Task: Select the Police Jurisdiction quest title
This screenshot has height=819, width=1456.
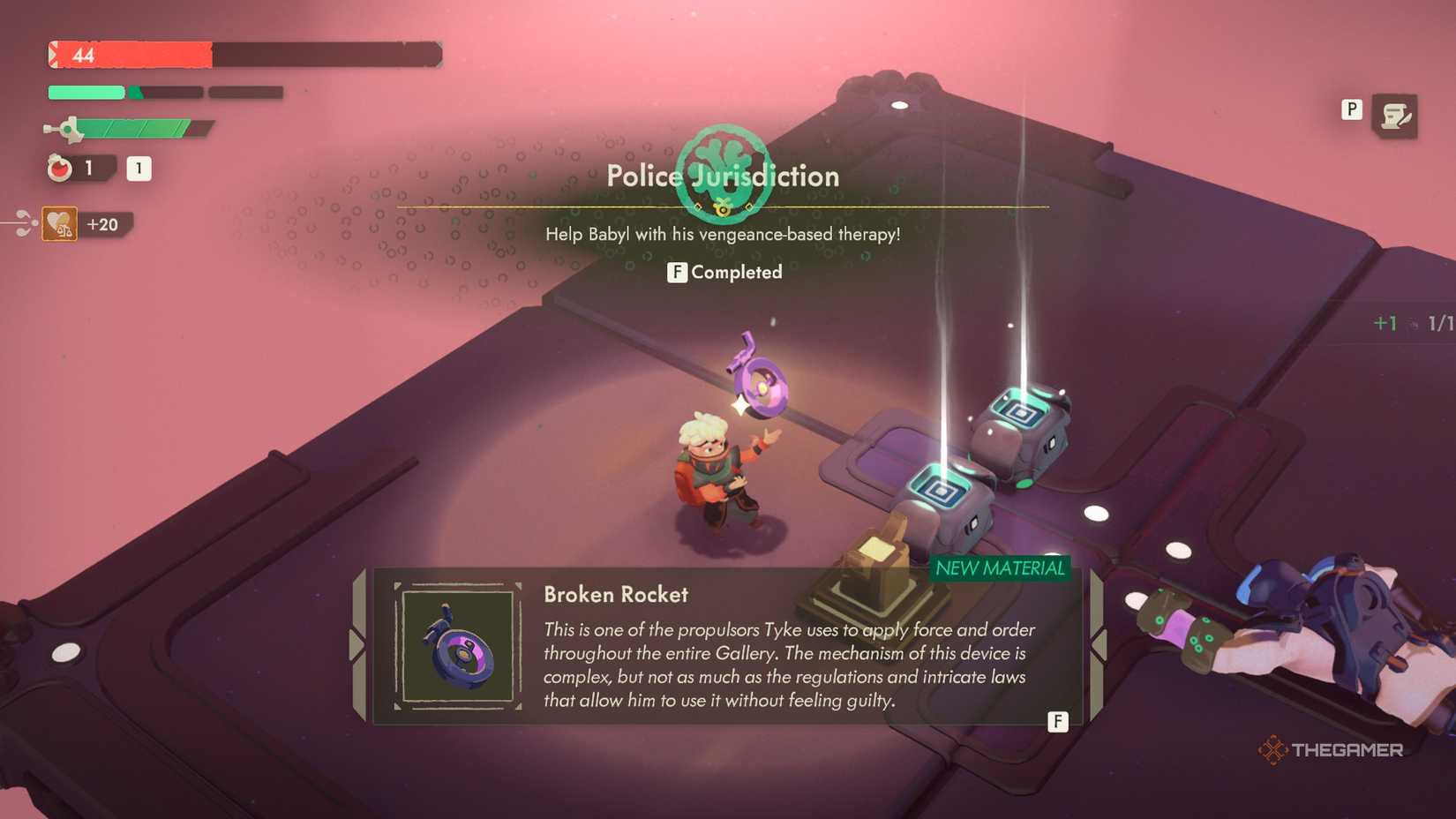Action: tap(724, 176)
